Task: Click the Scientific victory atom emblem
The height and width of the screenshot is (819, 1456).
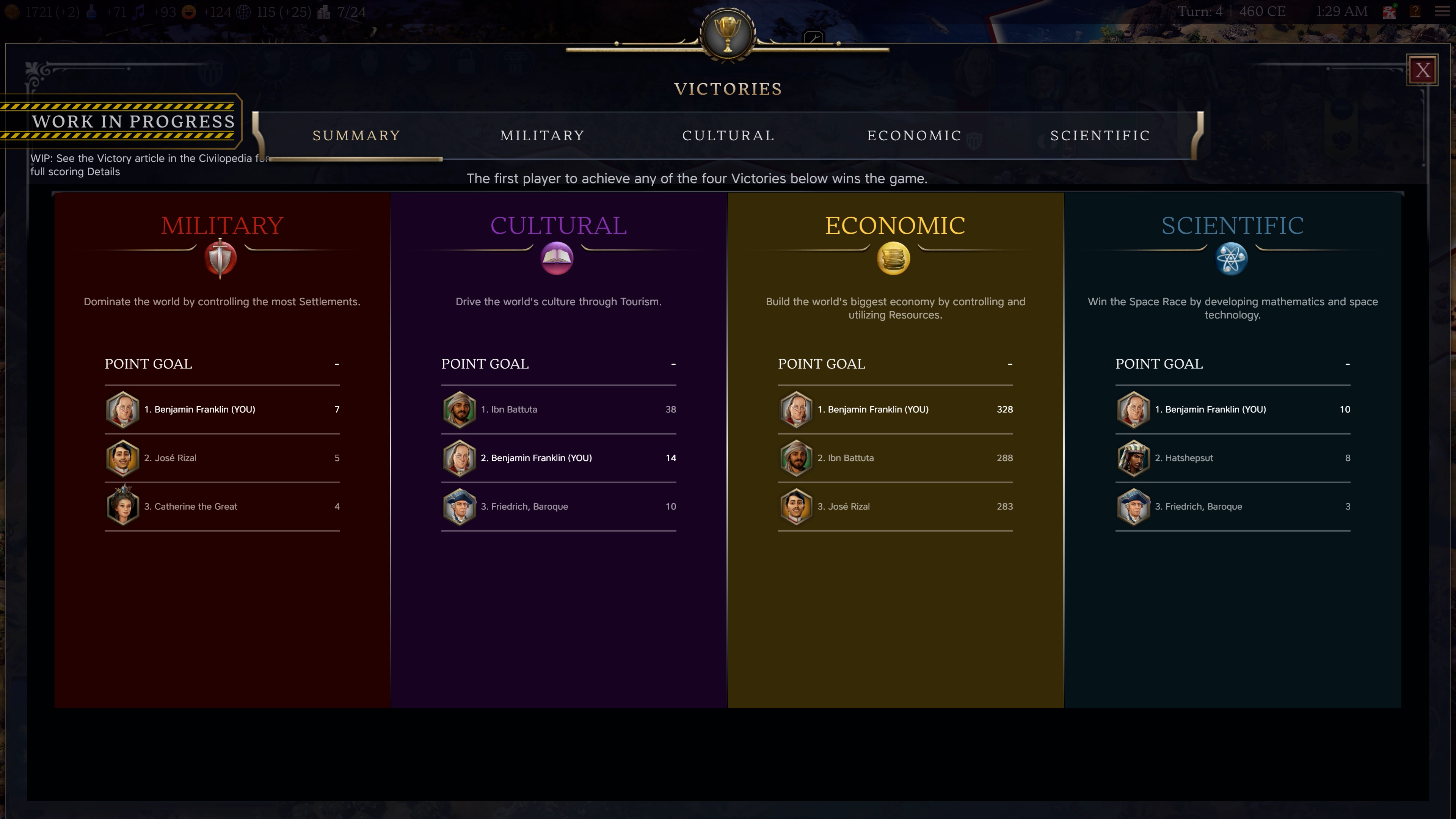Action: pyautogui.click(x=1232, y=258)
